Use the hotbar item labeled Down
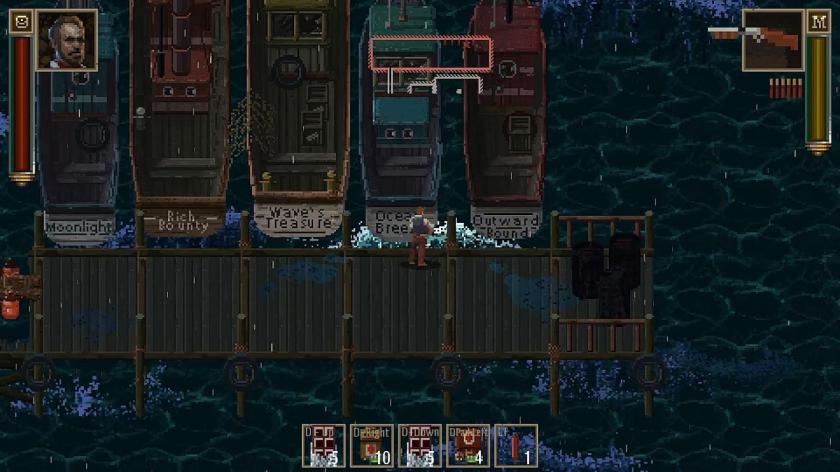This screenshot has height=472, width=840. pyautogui.click(x=420, y=446)
